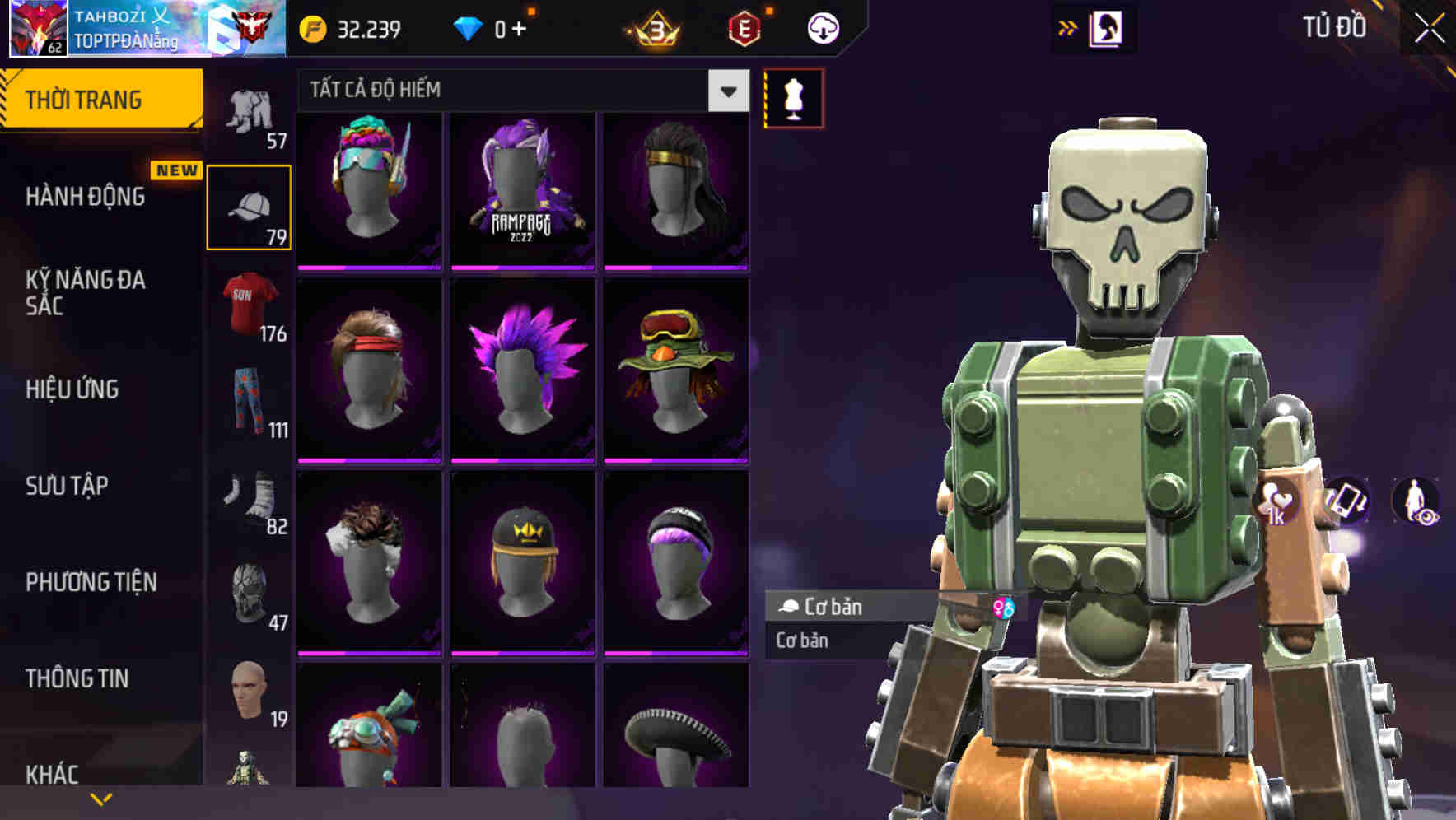Toggle the male/female gender switch
Viewport: 1456px width, 820px height.
point(1004,607)
